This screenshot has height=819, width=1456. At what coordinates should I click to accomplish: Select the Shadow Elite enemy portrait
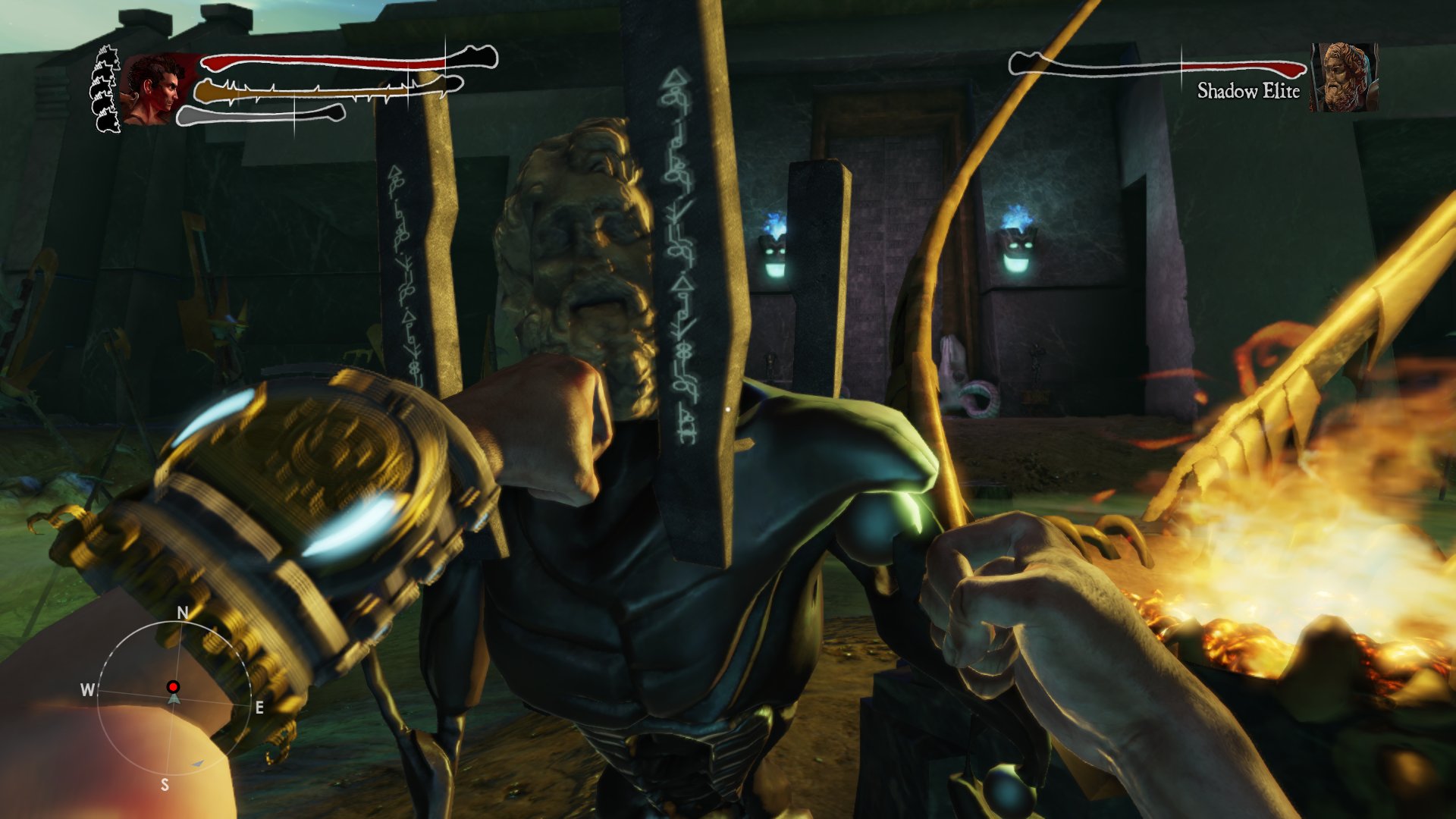(1343, 77)
